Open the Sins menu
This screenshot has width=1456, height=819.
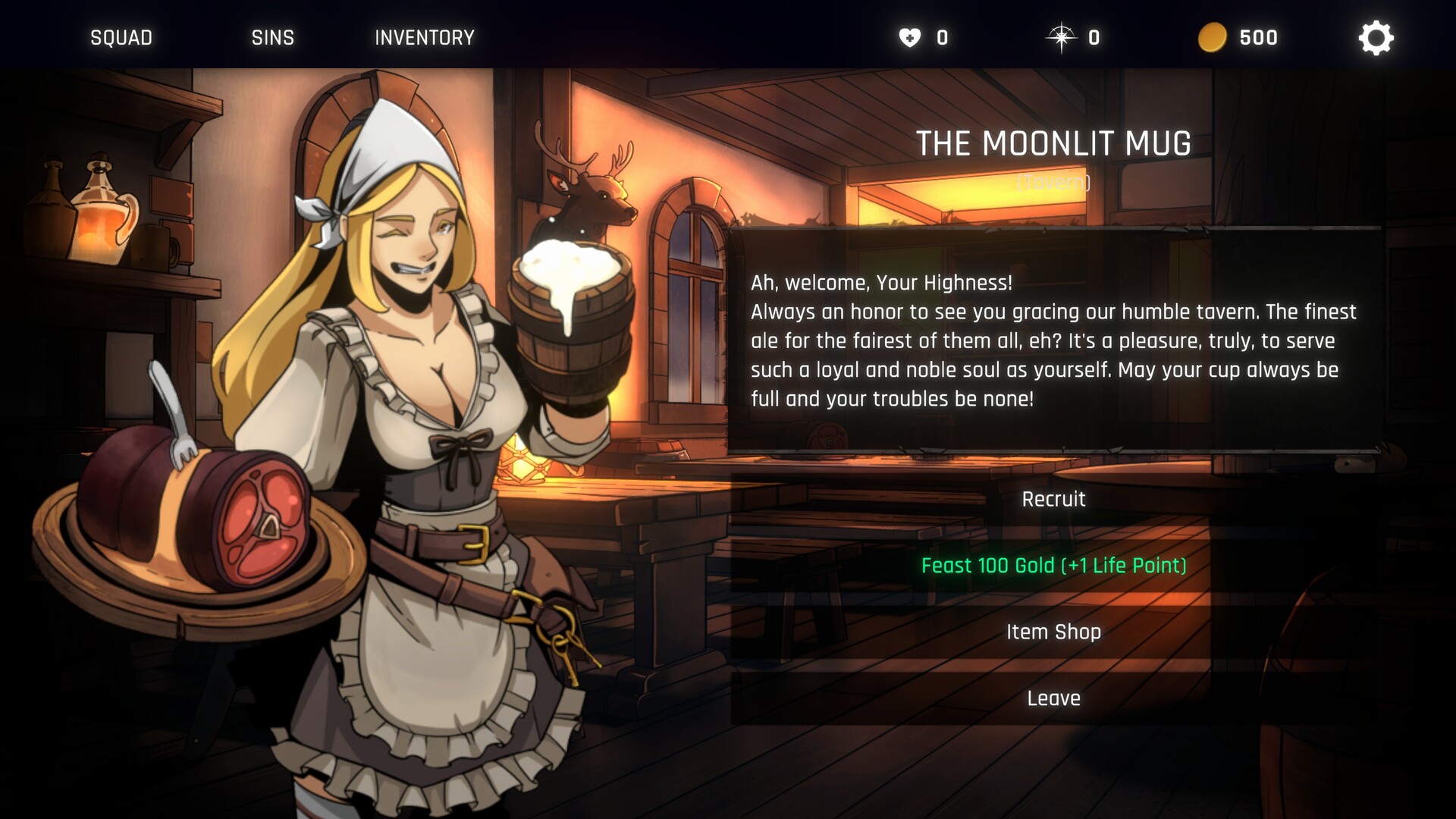pos(272,37)
